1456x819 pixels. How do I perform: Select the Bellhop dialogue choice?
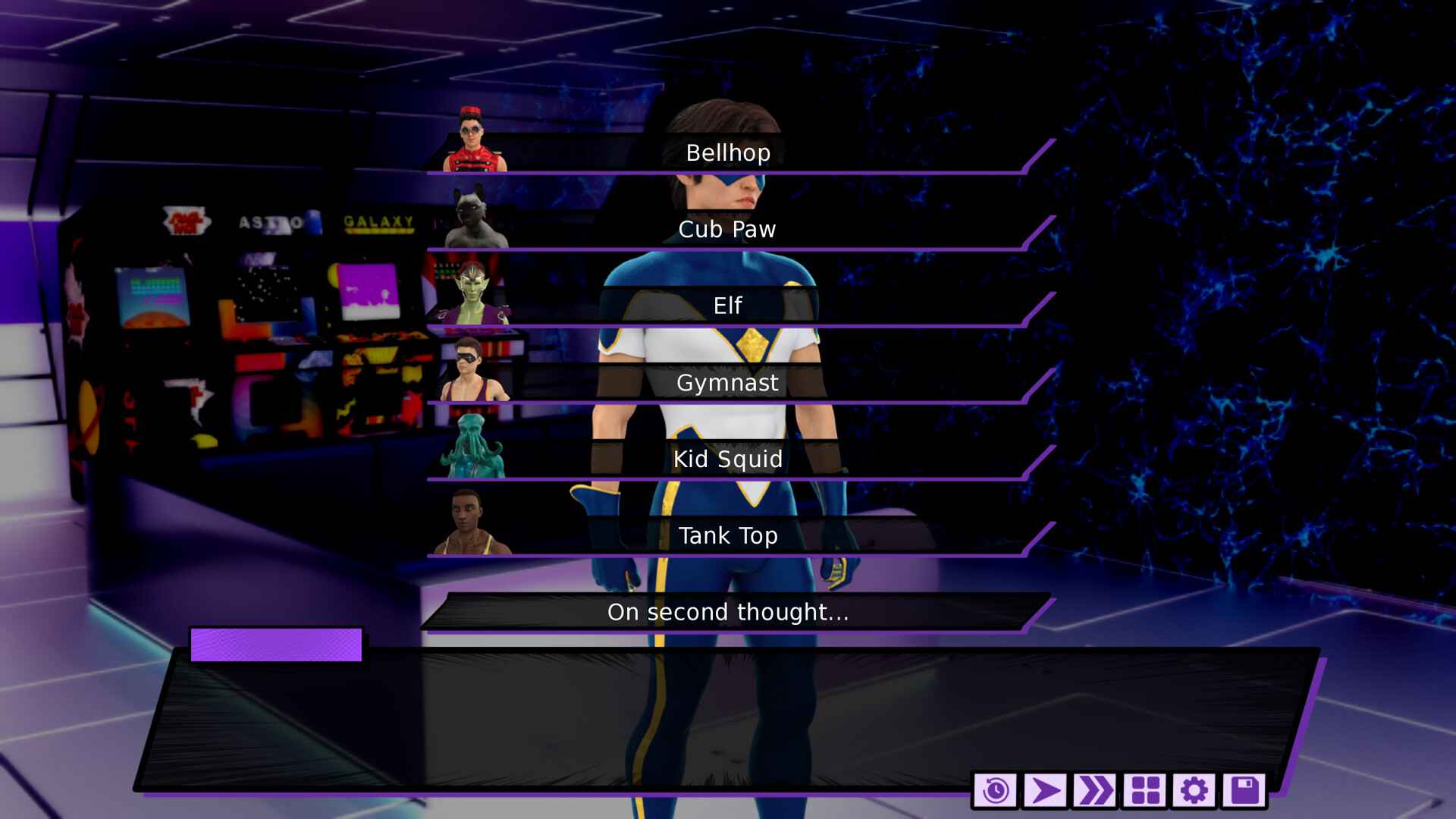point(728,153)
